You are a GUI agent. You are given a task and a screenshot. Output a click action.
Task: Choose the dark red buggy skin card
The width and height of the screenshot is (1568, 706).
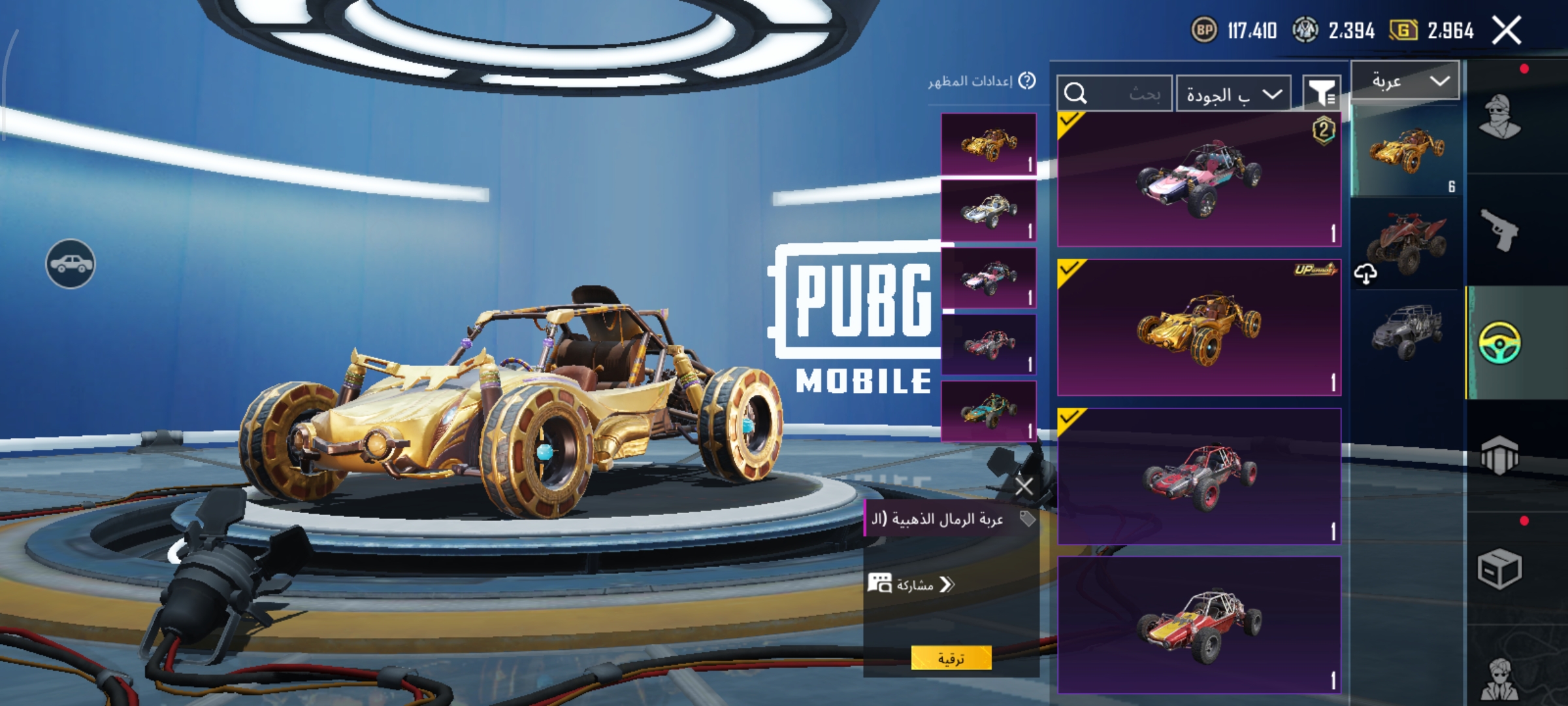click(1199, 476)
